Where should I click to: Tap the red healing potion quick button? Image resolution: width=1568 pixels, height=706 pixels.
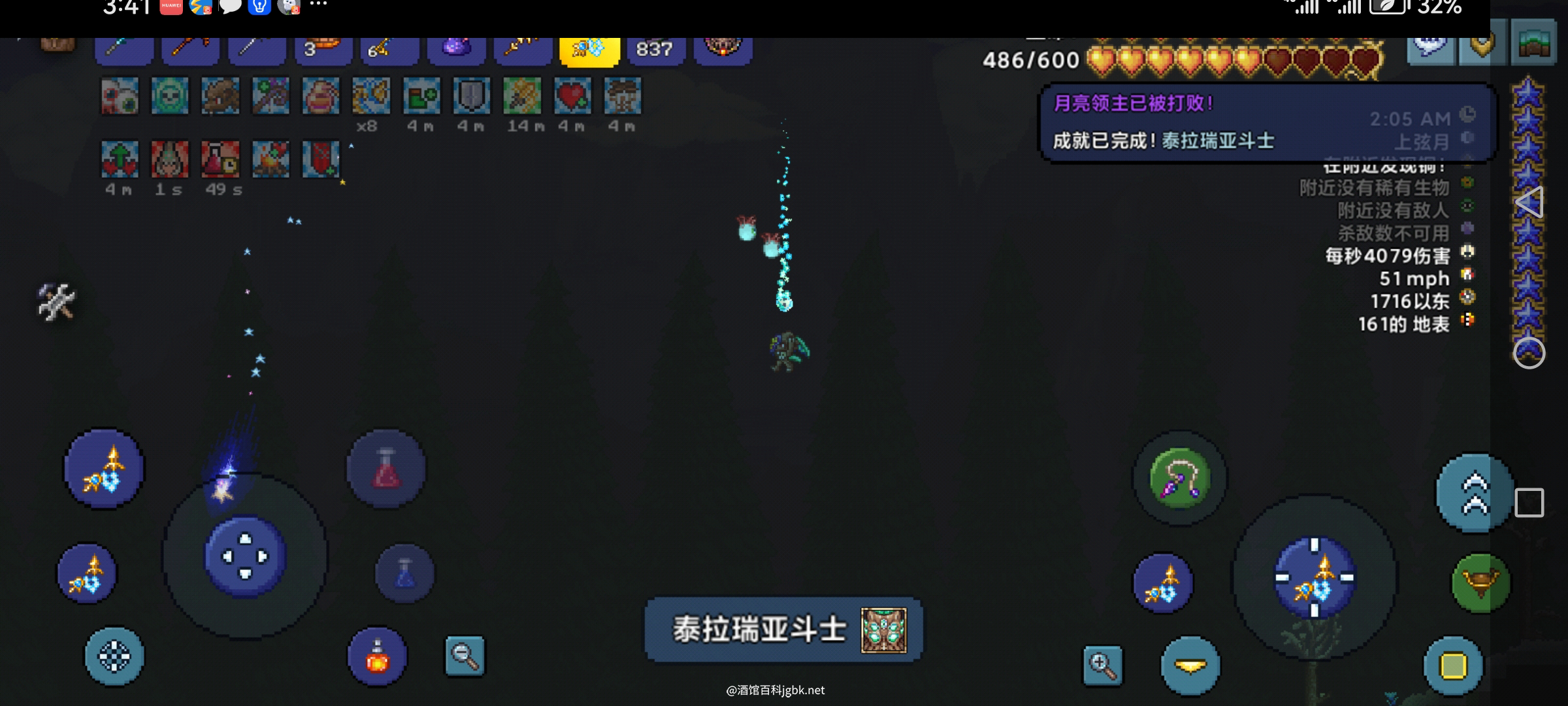386,469
